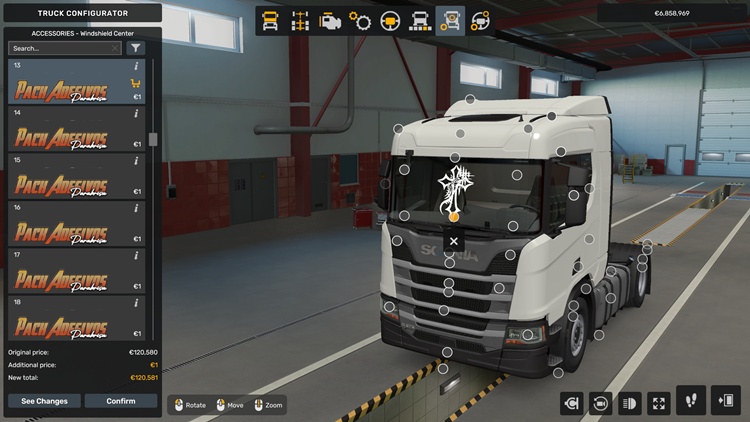The width and height of the screenshot is (750, 422).
Task: Show info for item 13
Action: click(x=136, y=66)
